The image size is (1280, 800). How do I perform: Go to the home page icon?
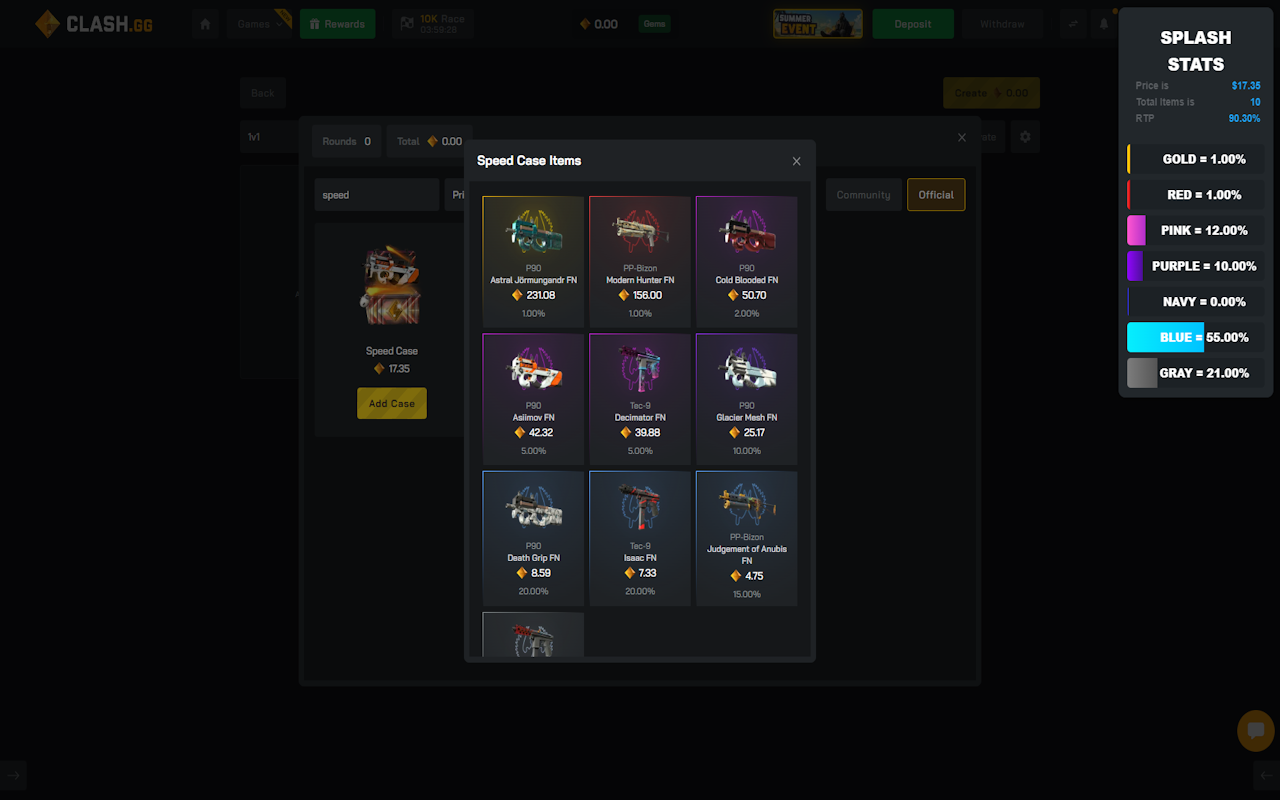tap(205, 24)
